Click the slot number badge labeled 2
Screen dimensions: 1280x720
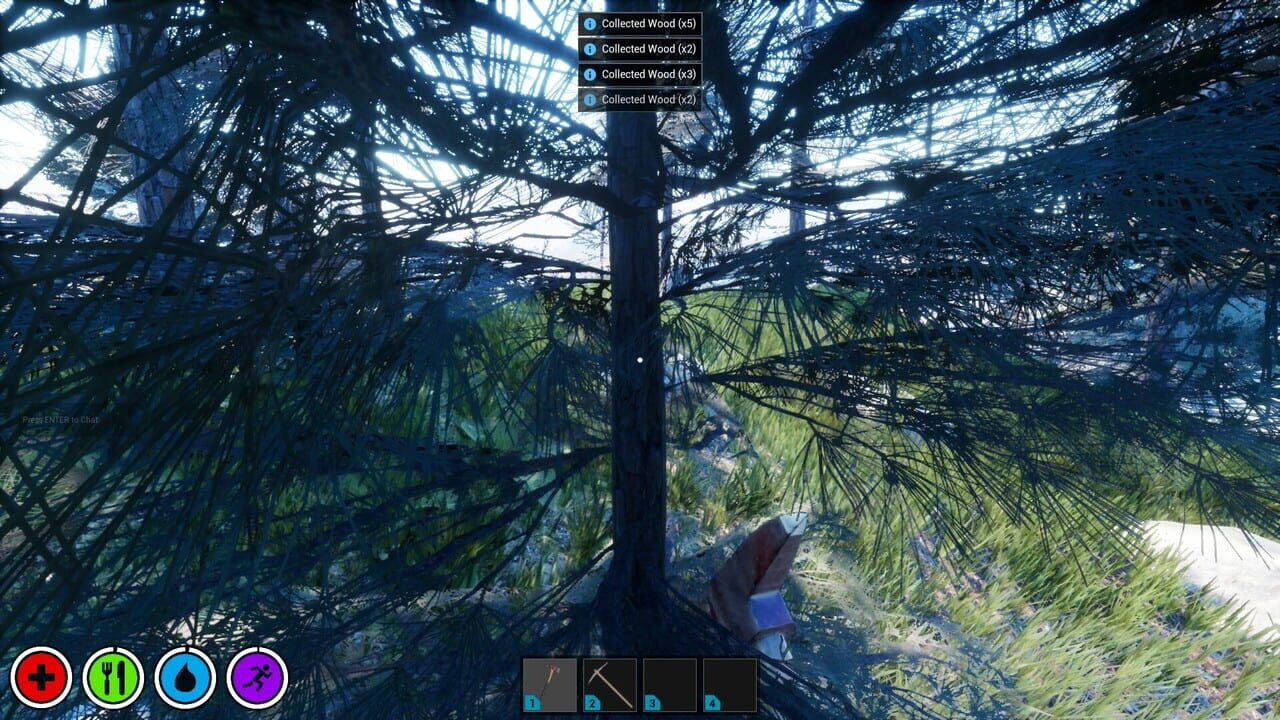pos(593,703)
